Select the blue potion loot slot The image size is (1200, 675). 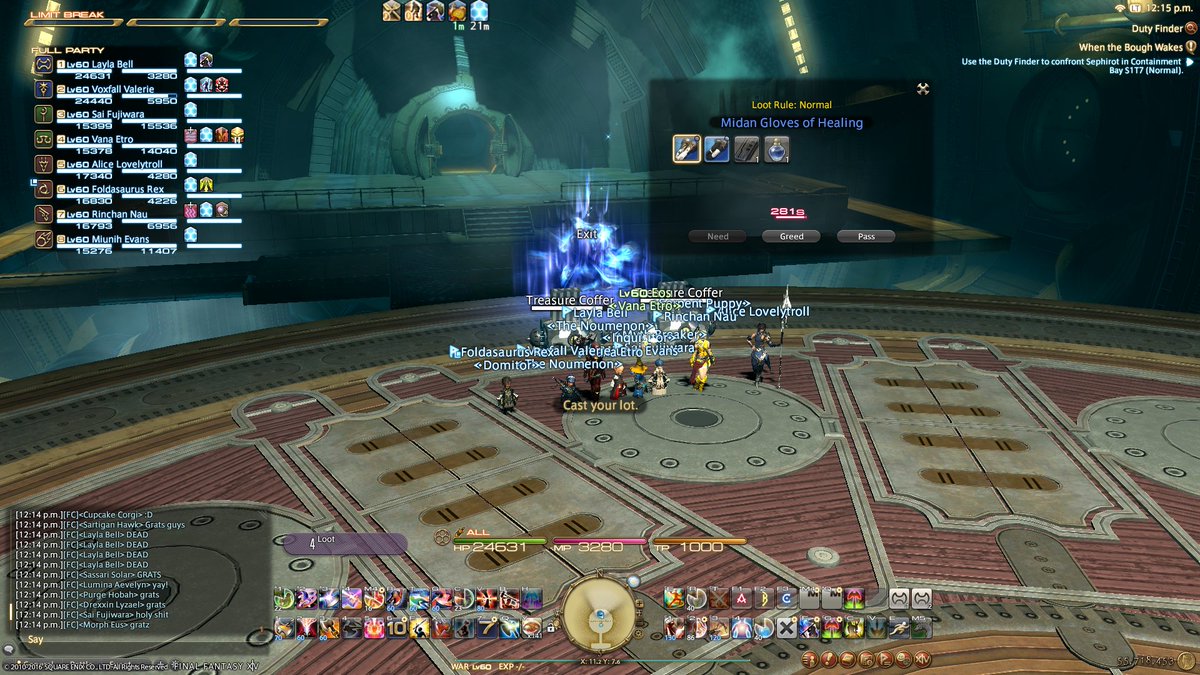click(776, 149)
